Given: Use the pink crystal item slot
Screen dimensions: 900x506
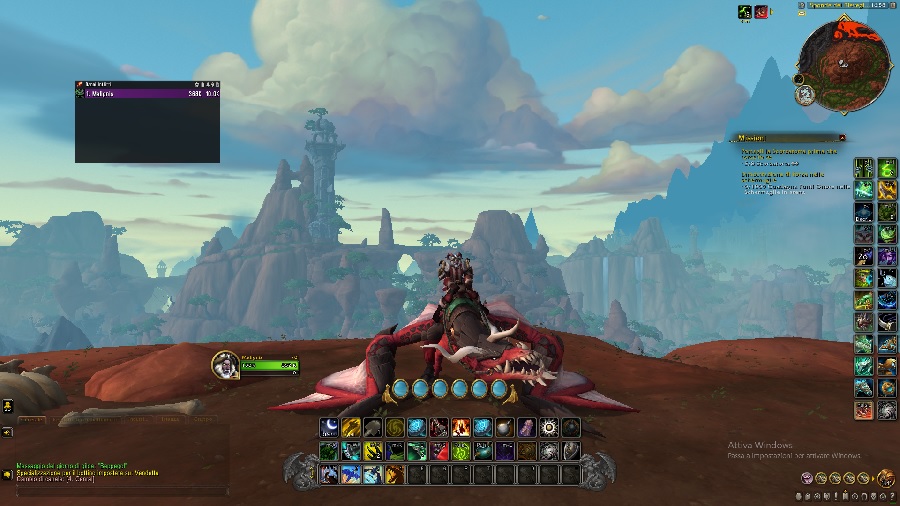Looking at the screenshot, I should pyautogui.click(x=527, y=427).
